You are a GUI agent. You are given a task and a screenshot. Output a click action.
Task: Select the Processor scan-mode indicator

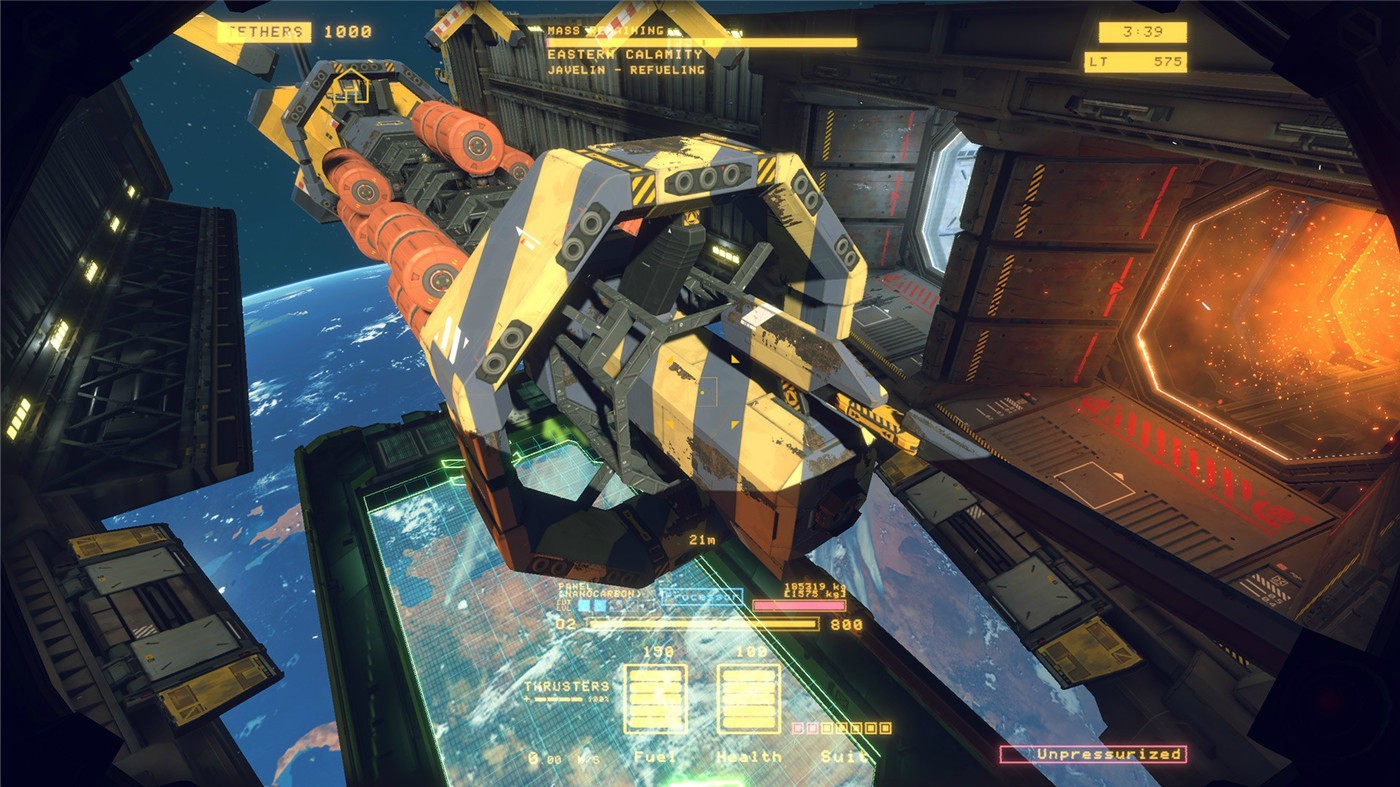click(701, 597)
